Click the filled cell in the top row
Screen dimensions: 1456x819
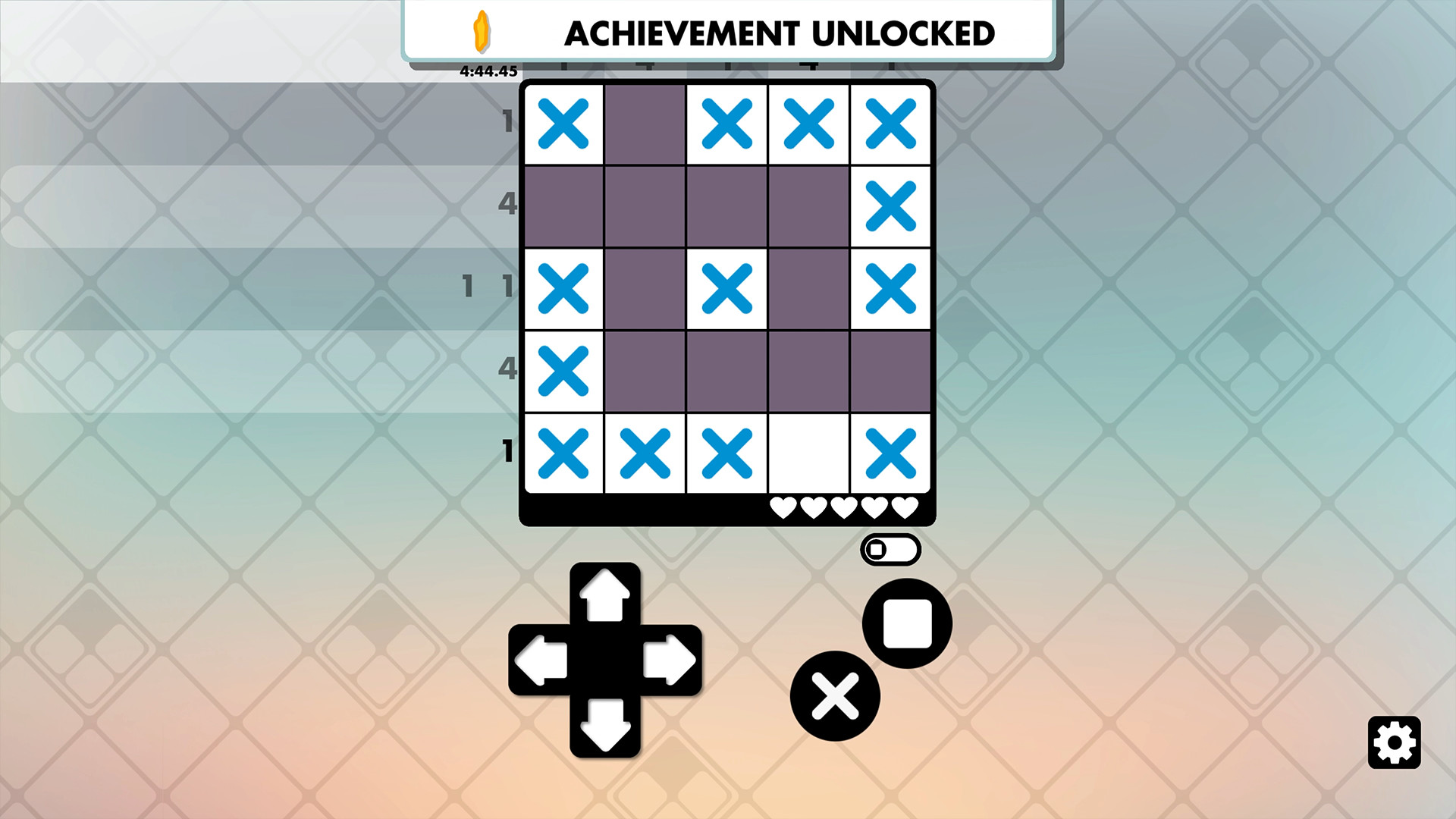coord(645,123)
